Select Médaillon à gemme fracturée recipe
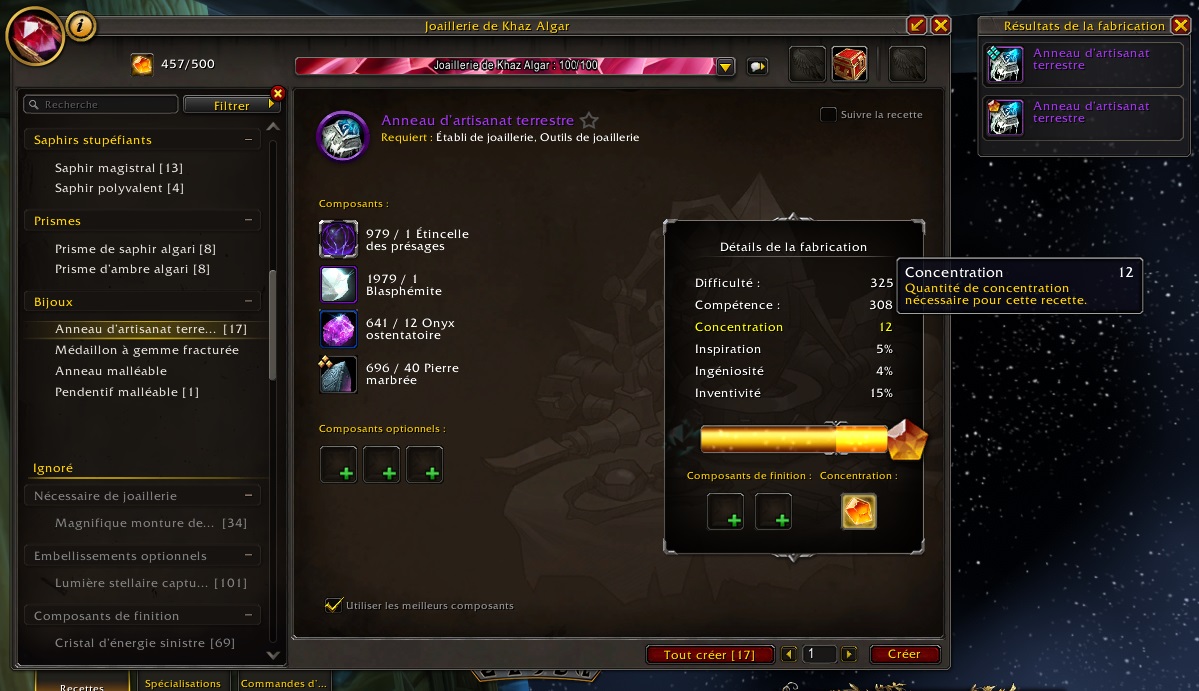Image resolution: width=1199 pixels, height=691 pixels. pyautogui.click(x=146, y=350)
